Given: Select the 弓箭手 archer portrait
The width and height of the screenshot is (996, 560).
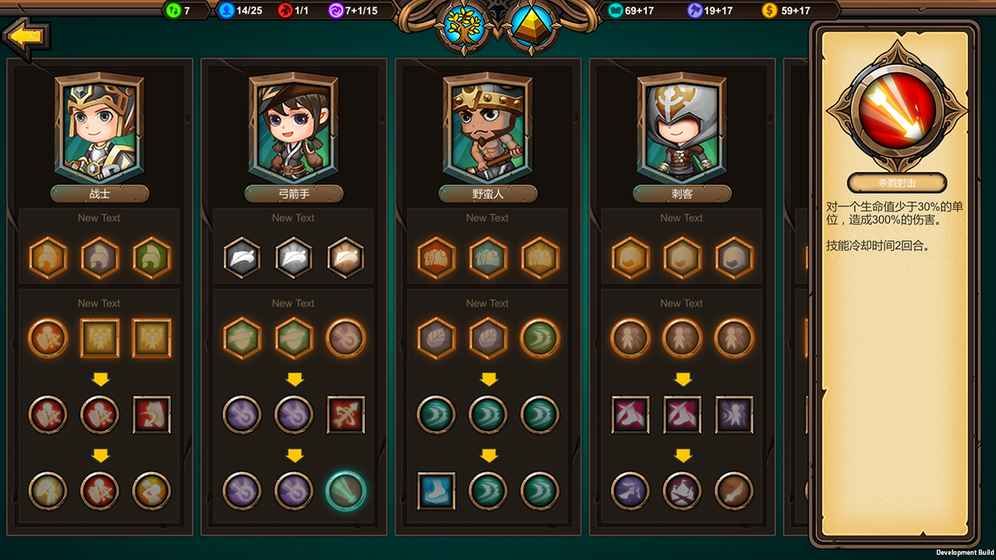Looking at the screenshot, I should (x=293, y=125).
